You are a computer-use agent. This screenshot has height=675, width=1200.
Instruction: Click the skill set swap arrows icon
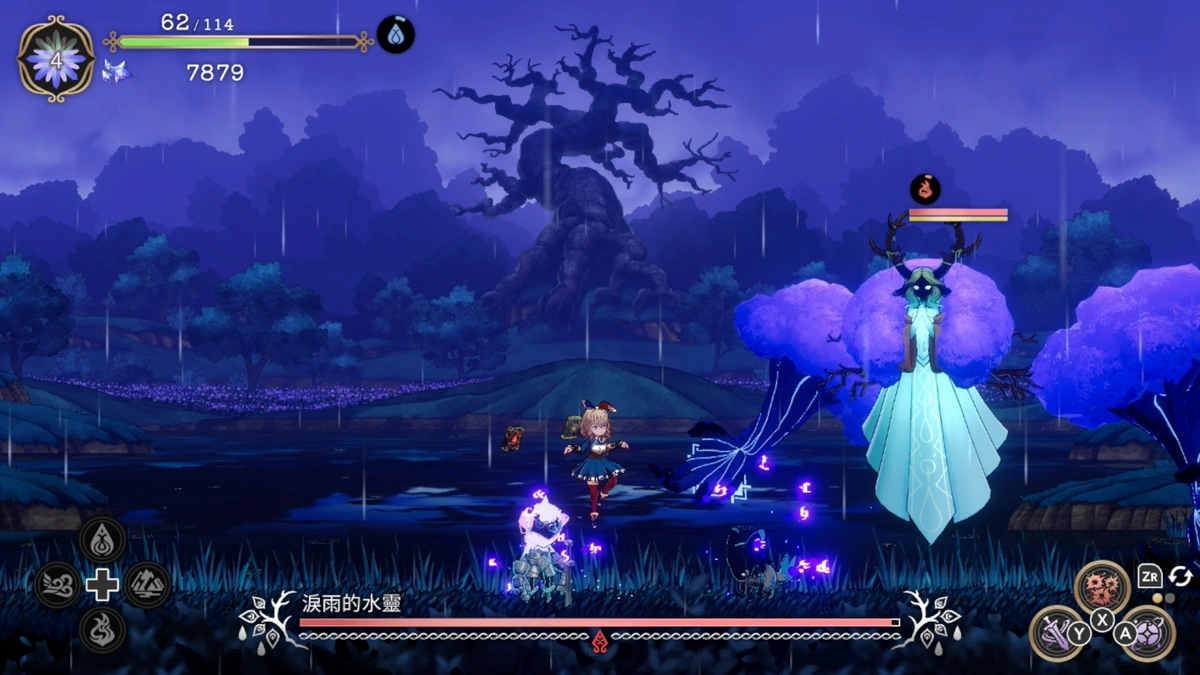1180,577
